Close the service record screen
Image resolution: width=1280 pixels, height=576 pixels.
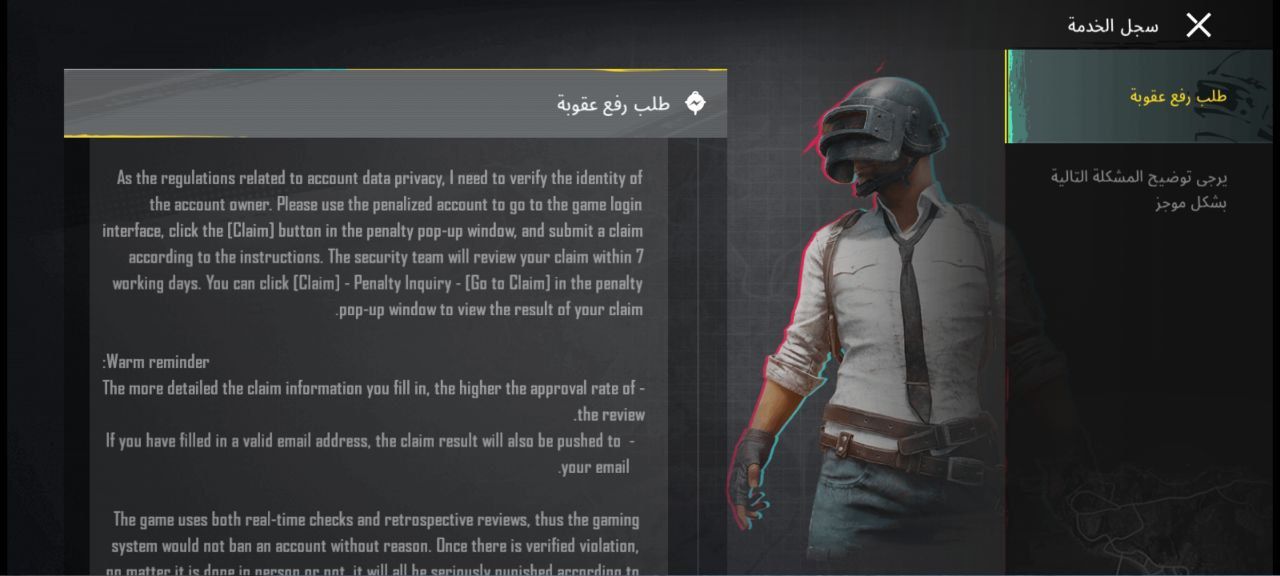1198,26
